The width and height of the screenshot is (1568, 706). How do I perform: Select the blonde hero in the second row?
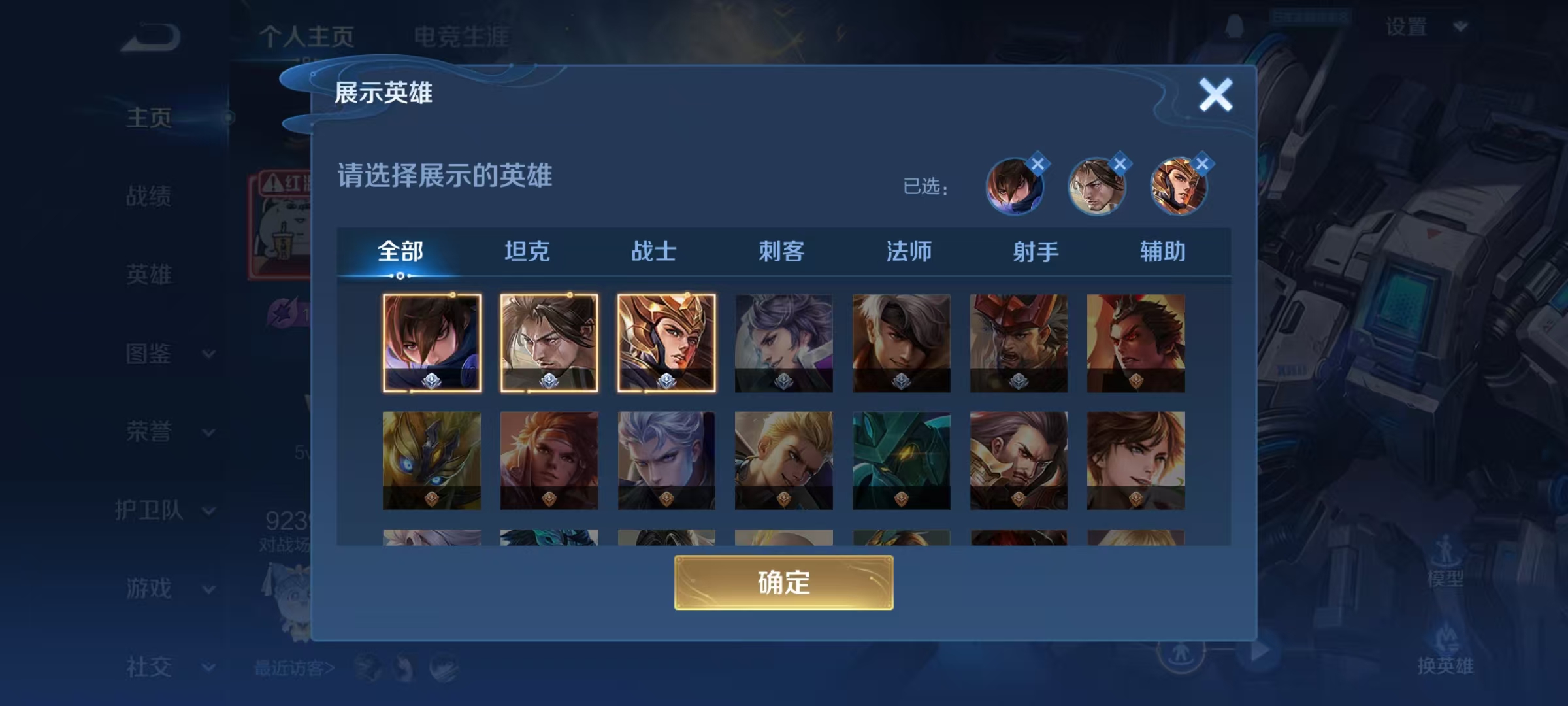[783, 460]
